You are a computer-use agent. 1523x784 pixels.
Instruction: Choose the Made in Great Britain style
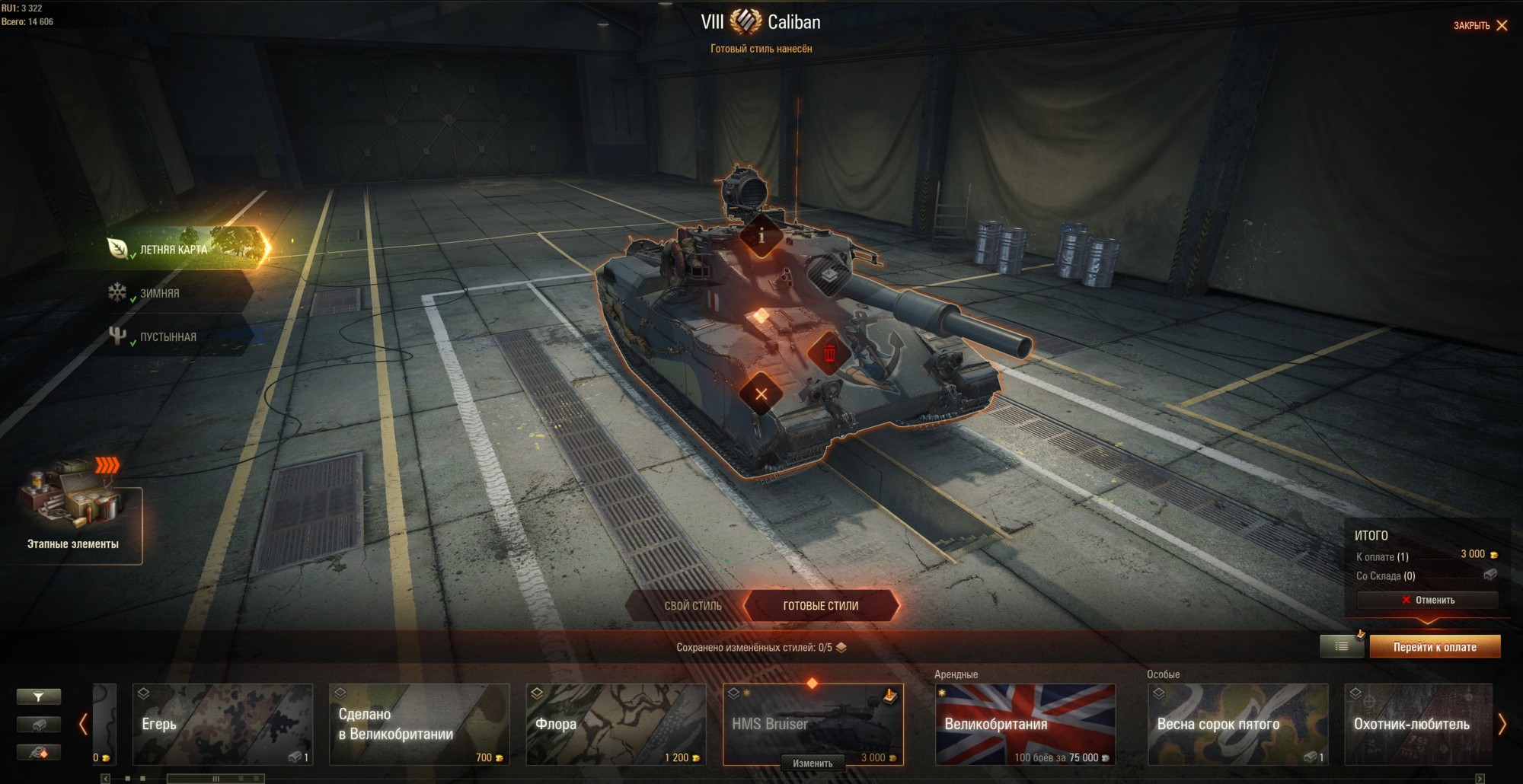coord(419,724)
